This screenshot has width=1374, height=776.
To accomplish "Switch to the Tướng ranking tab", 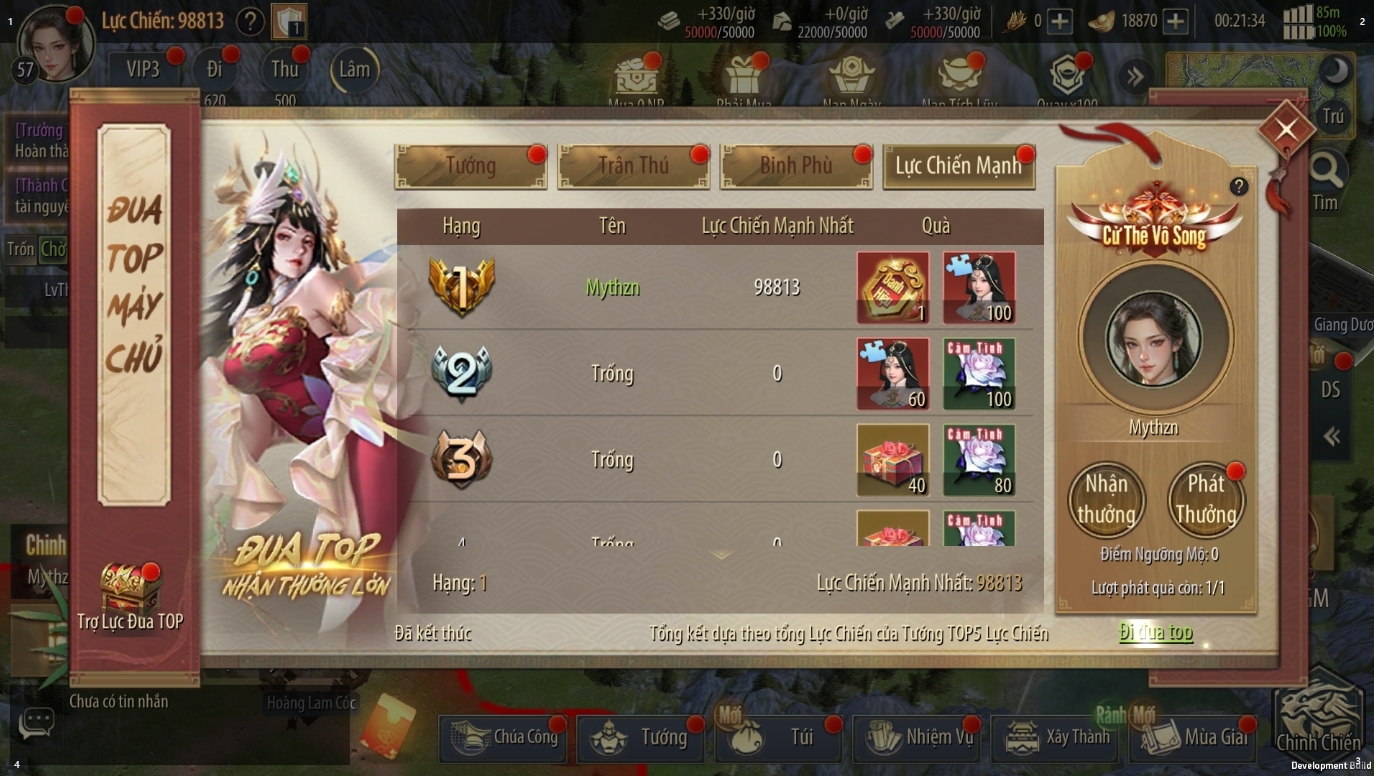I will tap(470, 166).
